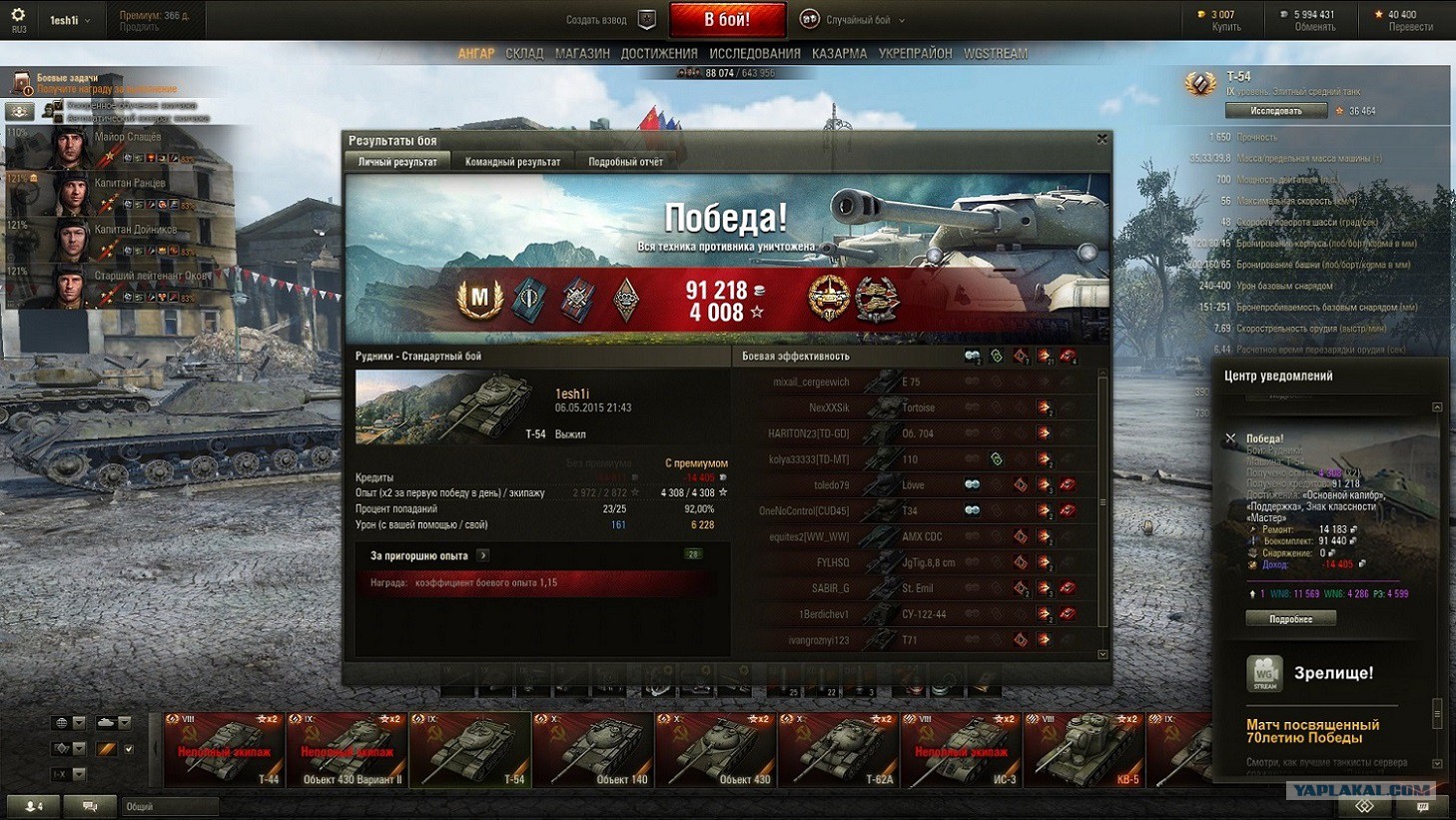
Task: Open the МАГАЗИН store menu
Action: (x=582, y=54)
